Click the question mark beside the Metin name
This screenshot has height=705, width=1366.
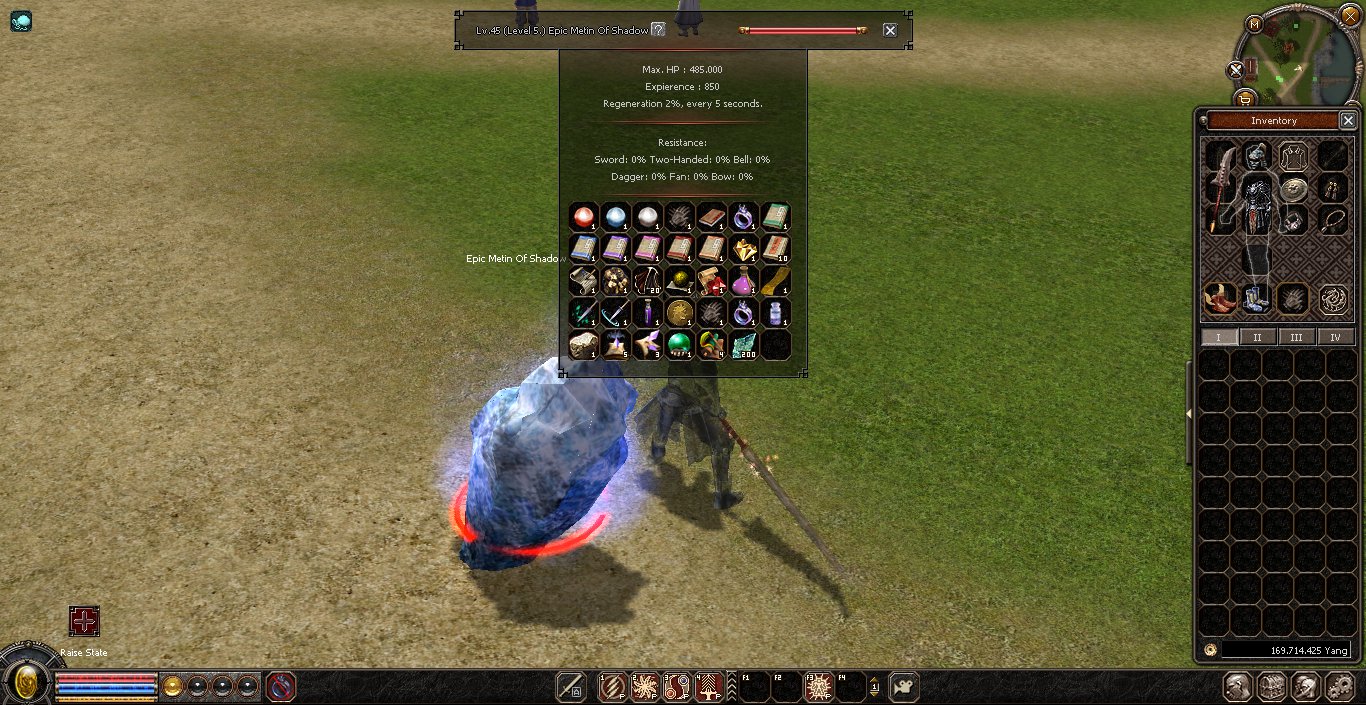[x=658, y=30]
